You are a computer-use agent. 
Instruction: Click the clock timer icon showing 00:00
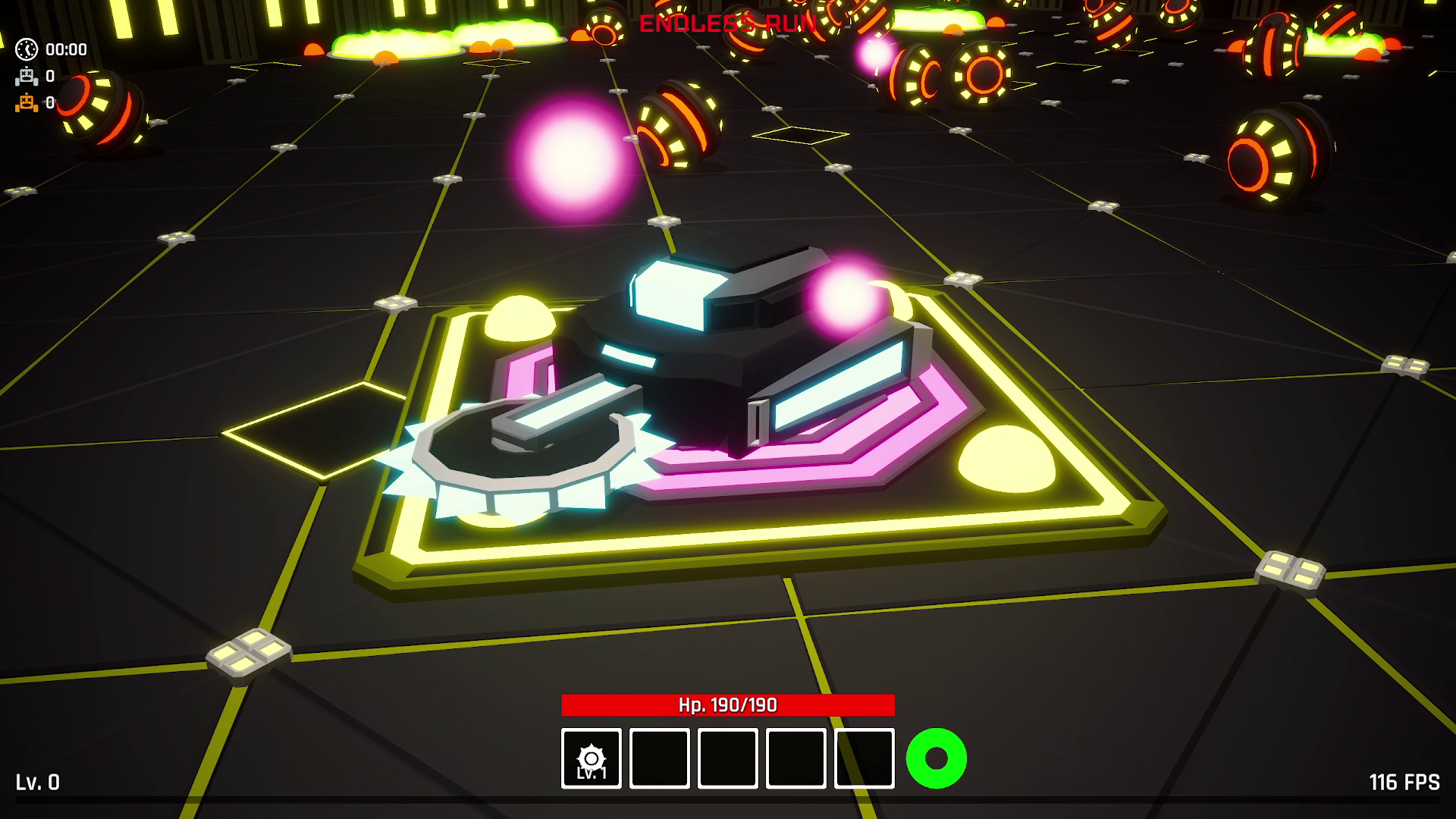(x=25, y=50)
